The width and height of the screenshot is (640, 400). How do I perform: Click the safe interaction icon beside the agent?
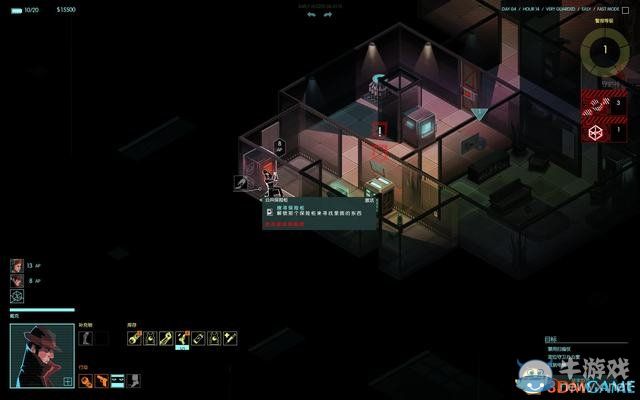(x=241, y=182)
